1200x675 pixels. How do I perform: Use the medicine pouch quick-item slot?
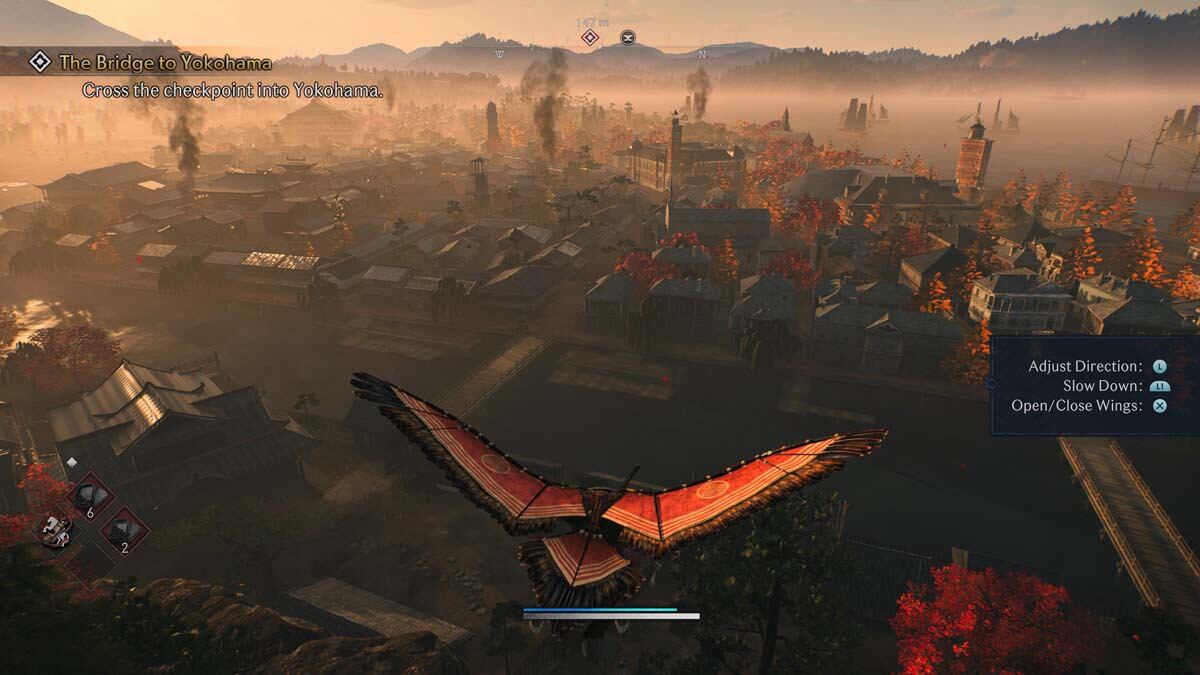pyautogui.click(x=56, y=529)
